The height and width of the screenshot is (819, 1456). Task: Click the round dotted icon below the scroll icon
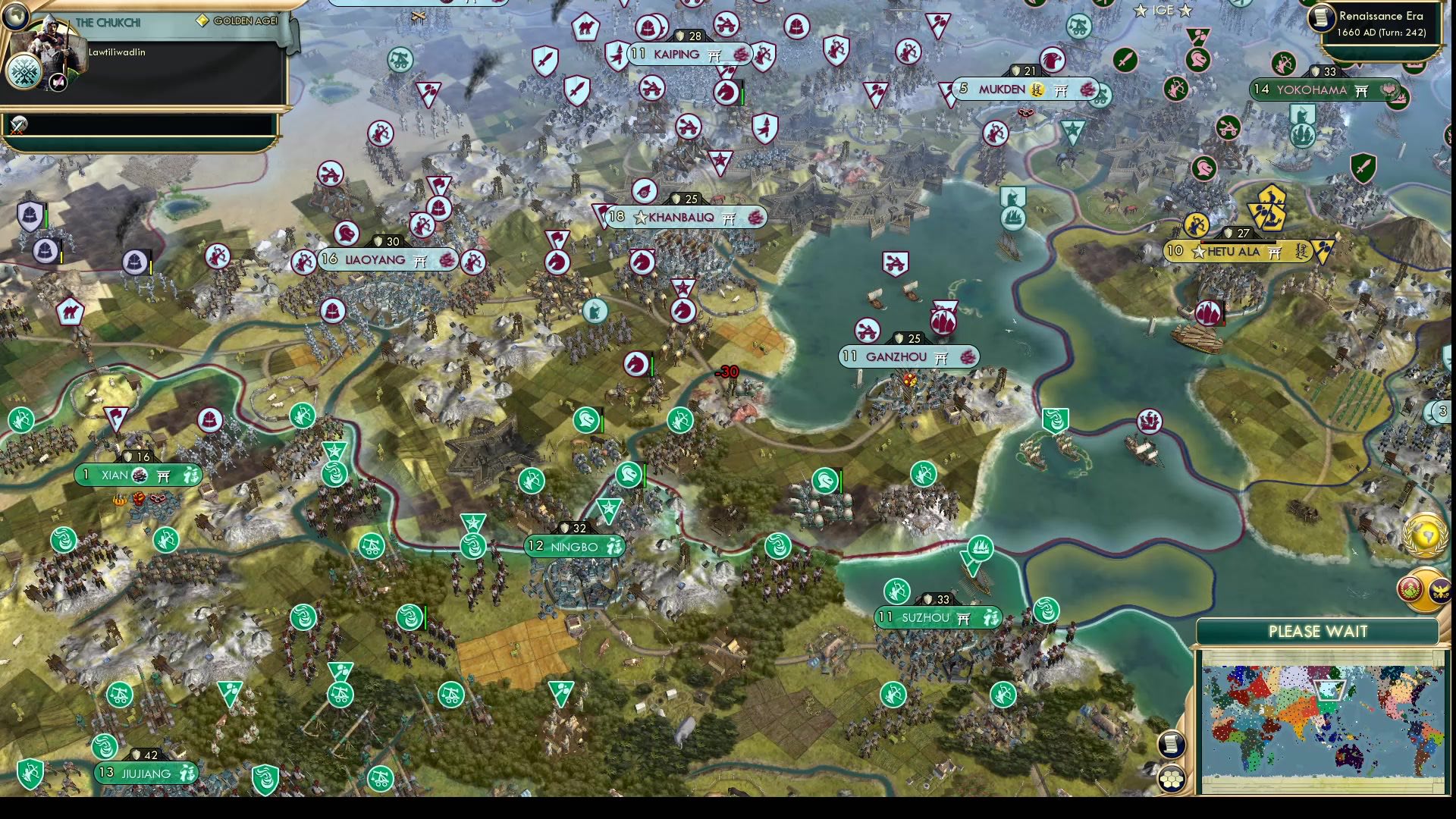click(1172, 777)
